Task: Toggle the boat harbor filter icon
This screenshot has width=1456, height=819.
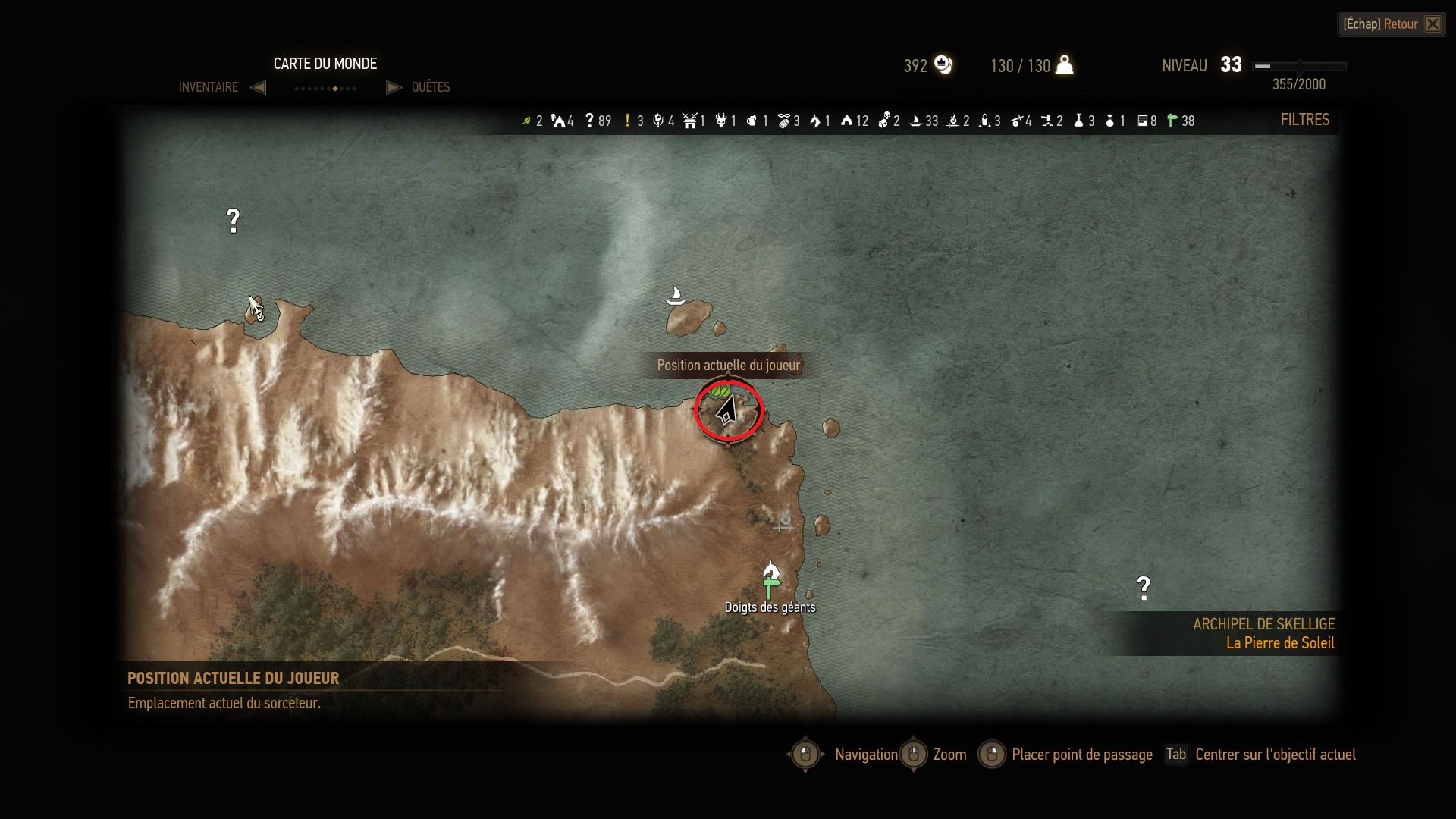Action: click(x=915, y=121)
